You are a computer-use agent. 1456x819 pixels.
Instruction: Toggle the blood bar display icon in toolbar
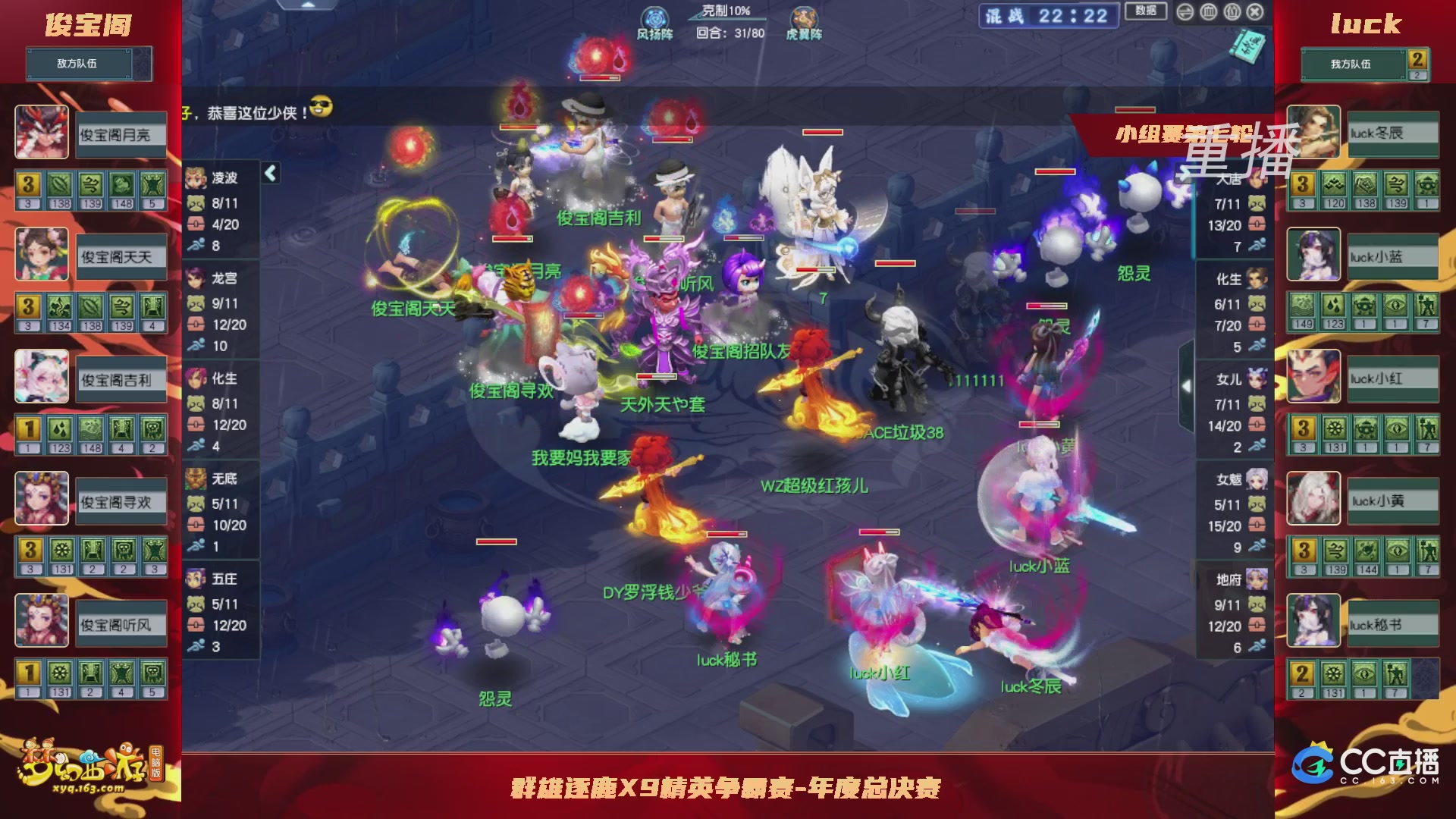tap(1209, 13)
